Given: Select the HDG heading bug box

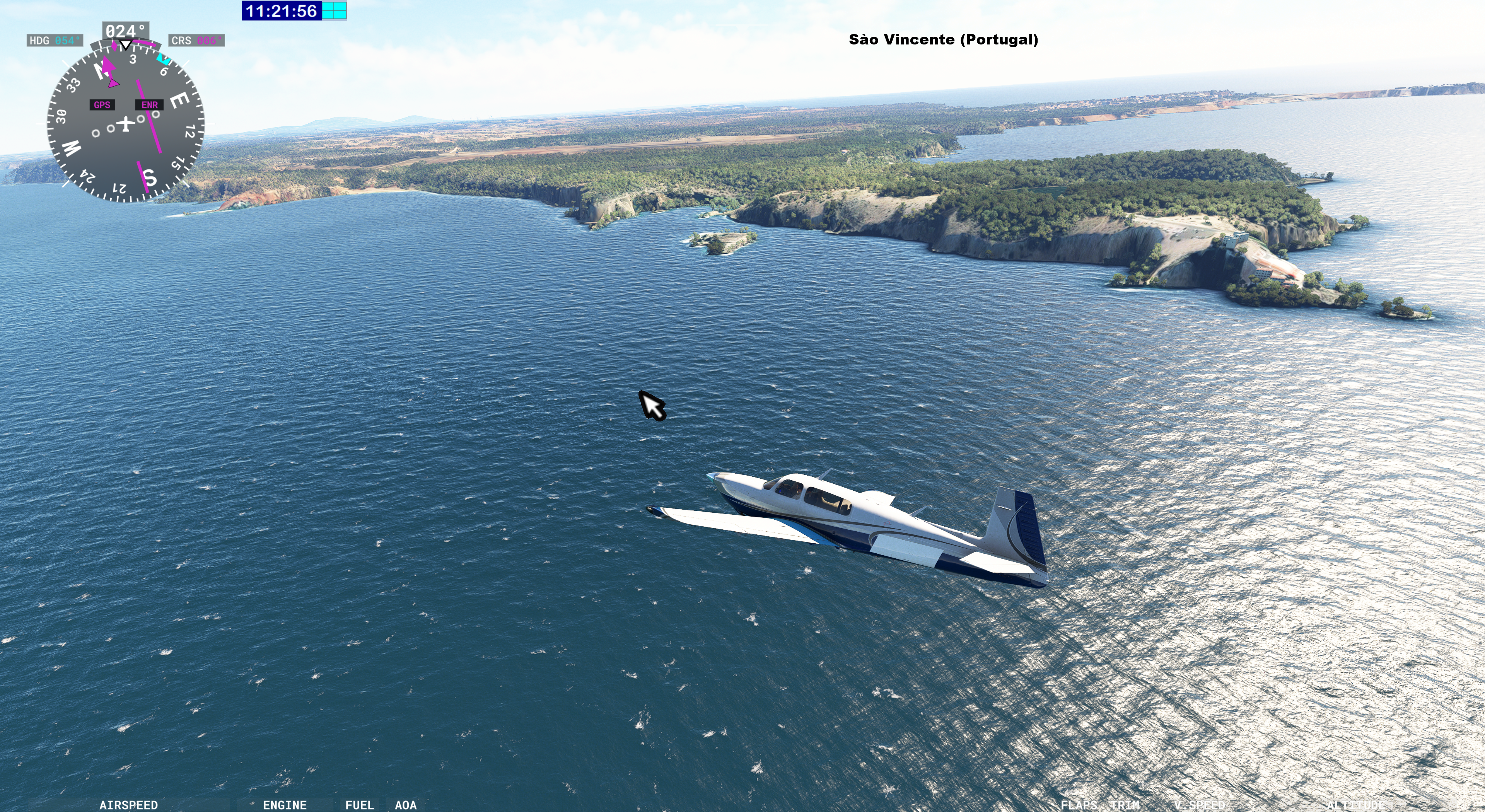Looking at the screenshot, I should tap(55, 40).
